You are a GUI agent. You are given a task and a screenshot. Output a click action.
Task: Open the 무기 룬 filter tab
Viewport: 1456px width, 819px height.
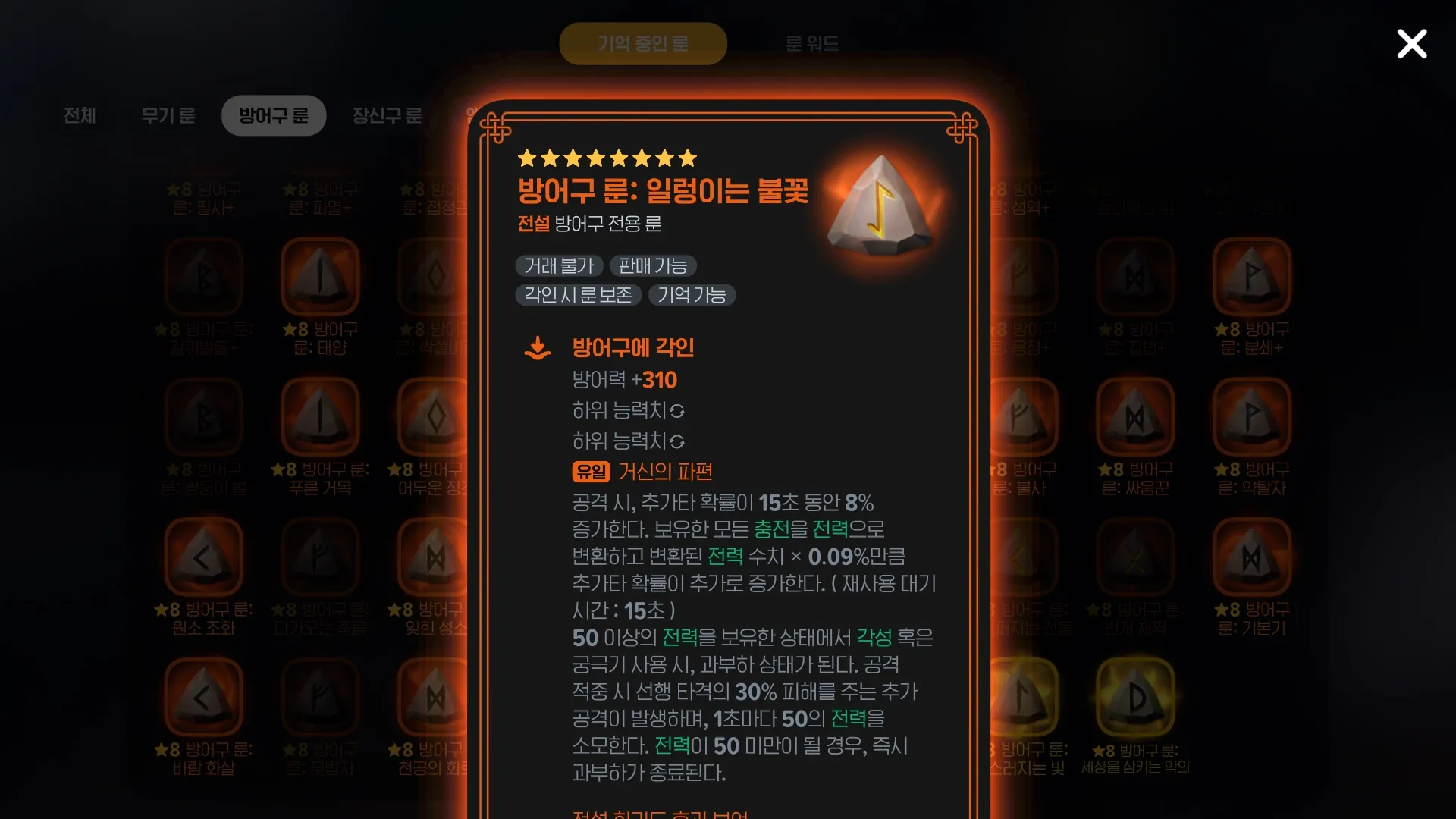pyautogui.click(x=168, y=115)
